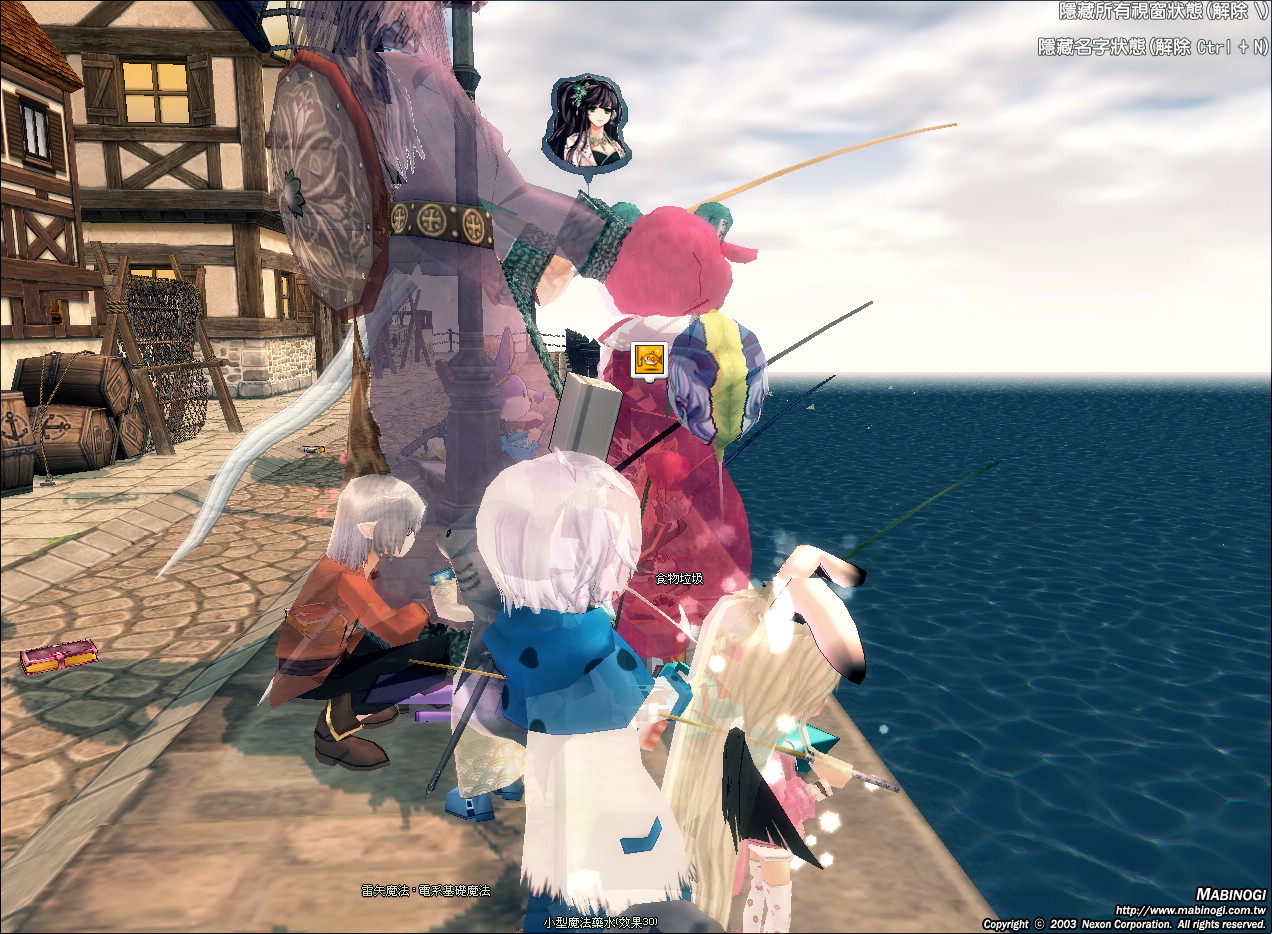1272x934 pixels.
Task: Click the orange fishing skill icon bubble
Action: coord(649,360)
